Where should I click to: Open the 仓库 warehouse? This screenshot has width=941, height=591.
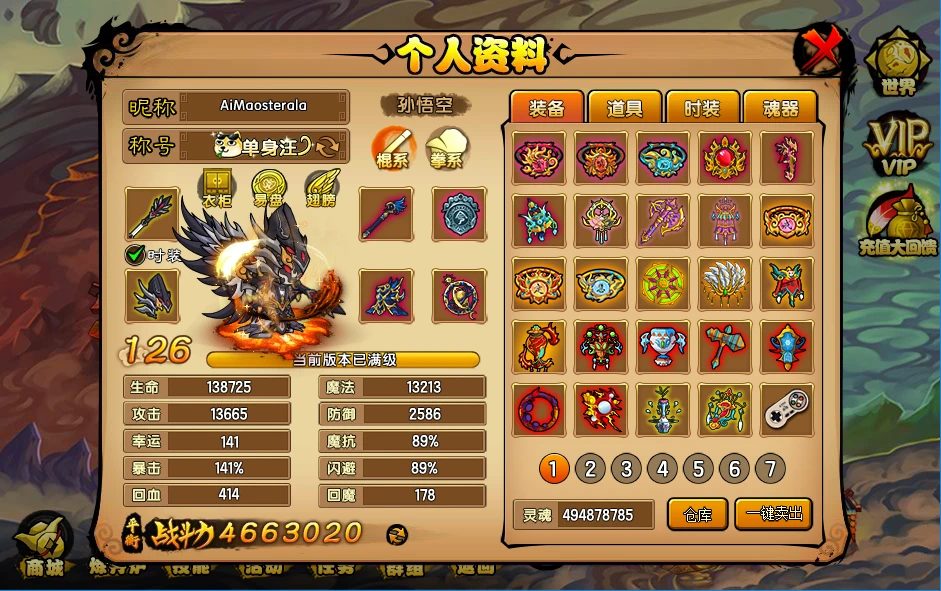tap(697, 514)
